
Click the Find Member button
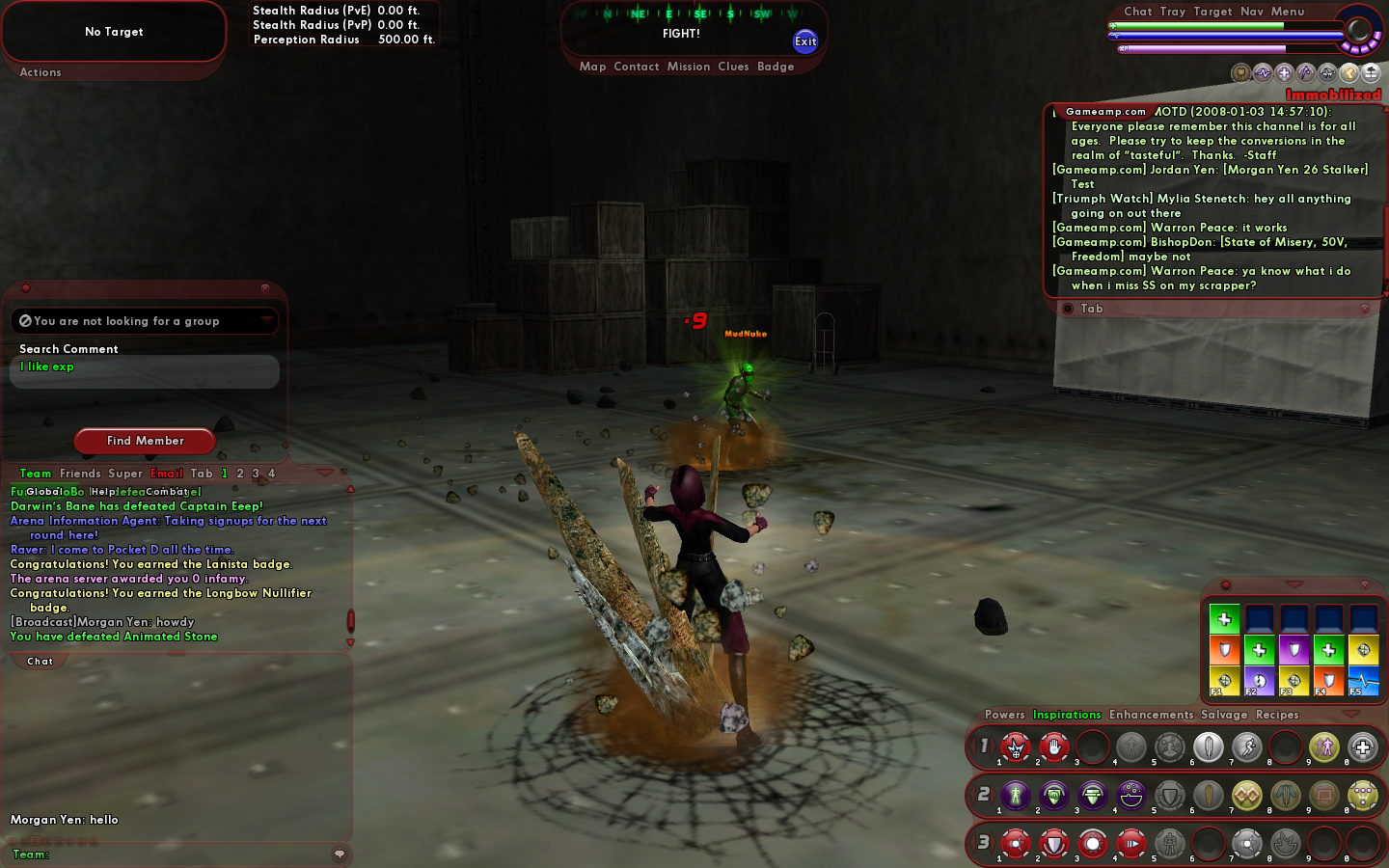(145, 441)
